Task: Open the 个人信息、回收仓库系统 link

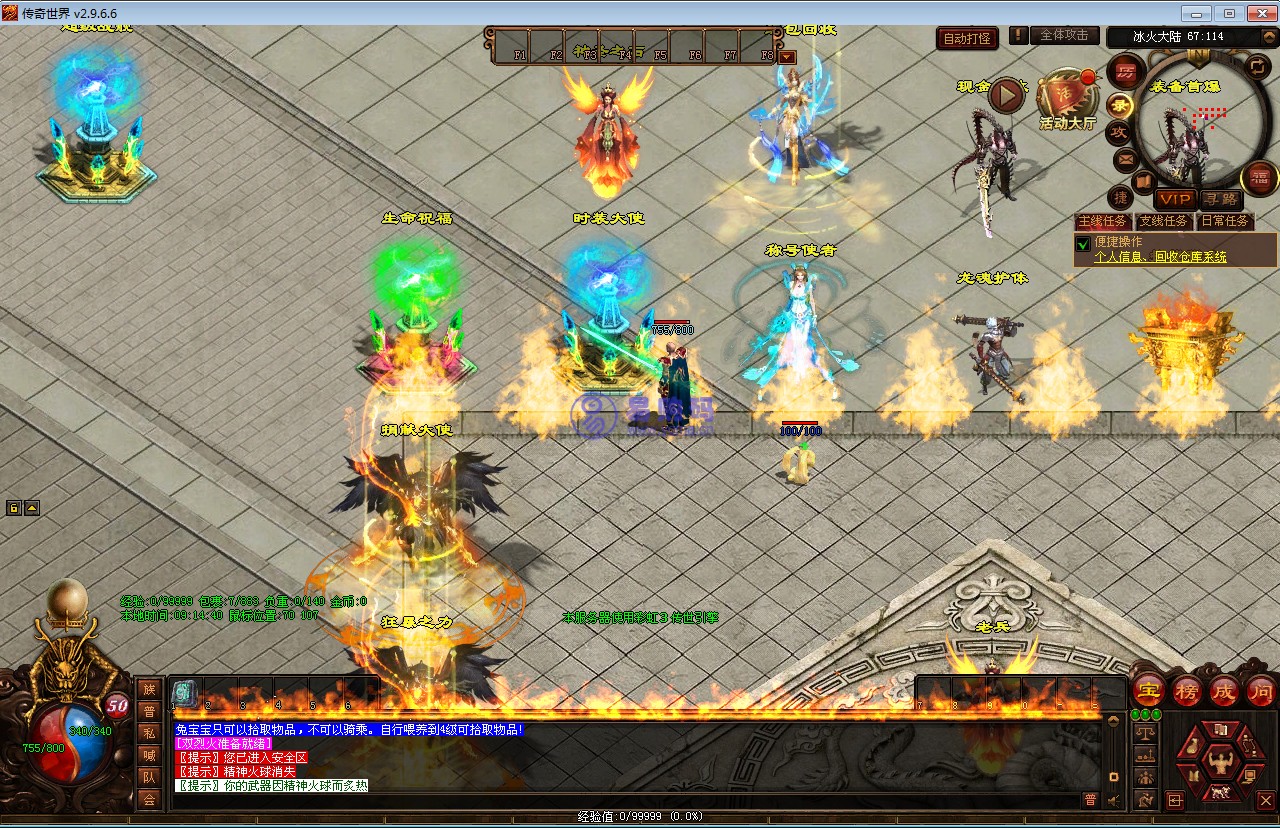Action: 1160,257
